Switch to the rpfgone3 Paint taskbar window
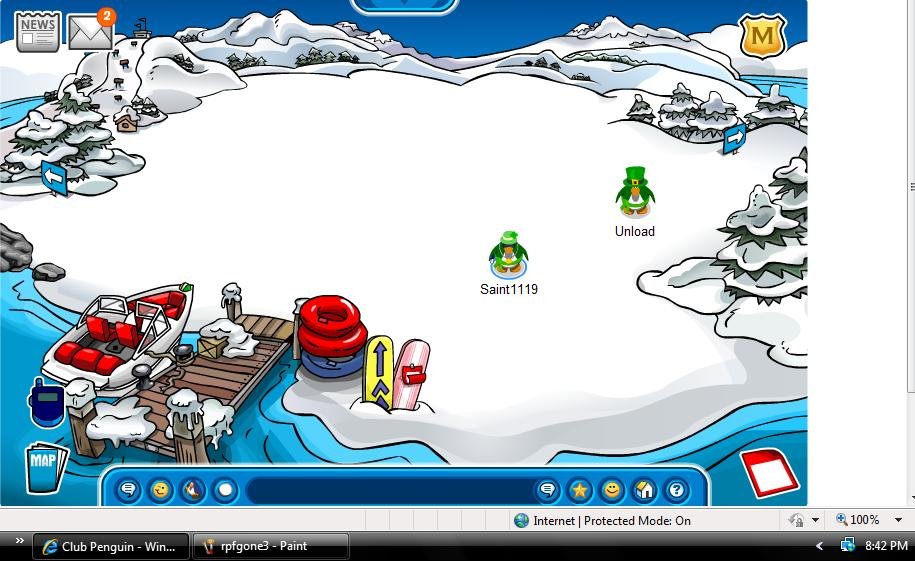Image resolution: width=915 pixels, height=561 pixels. pos(270,546)
